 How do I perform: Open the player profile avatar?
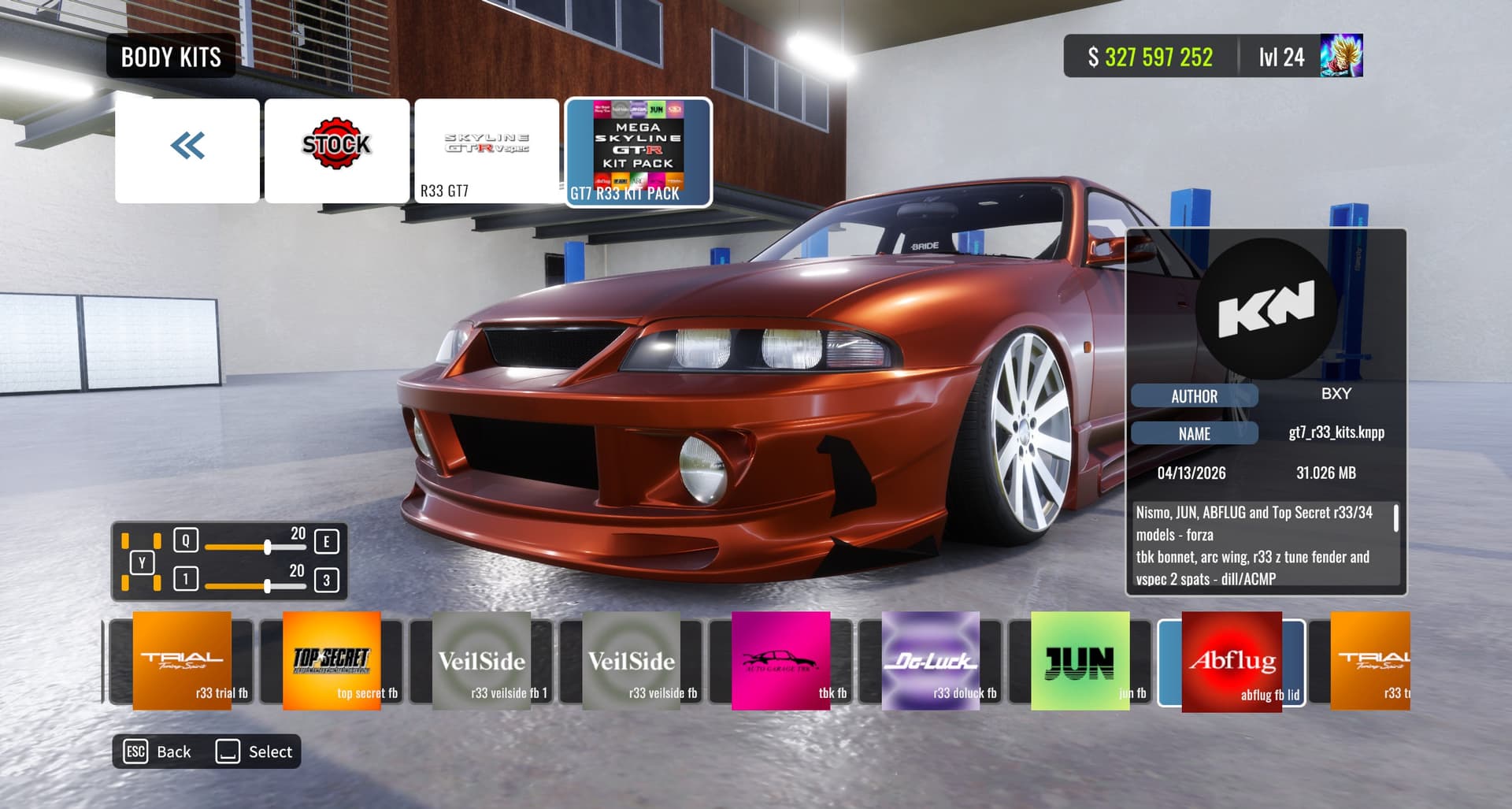(x=1341, y=56)
